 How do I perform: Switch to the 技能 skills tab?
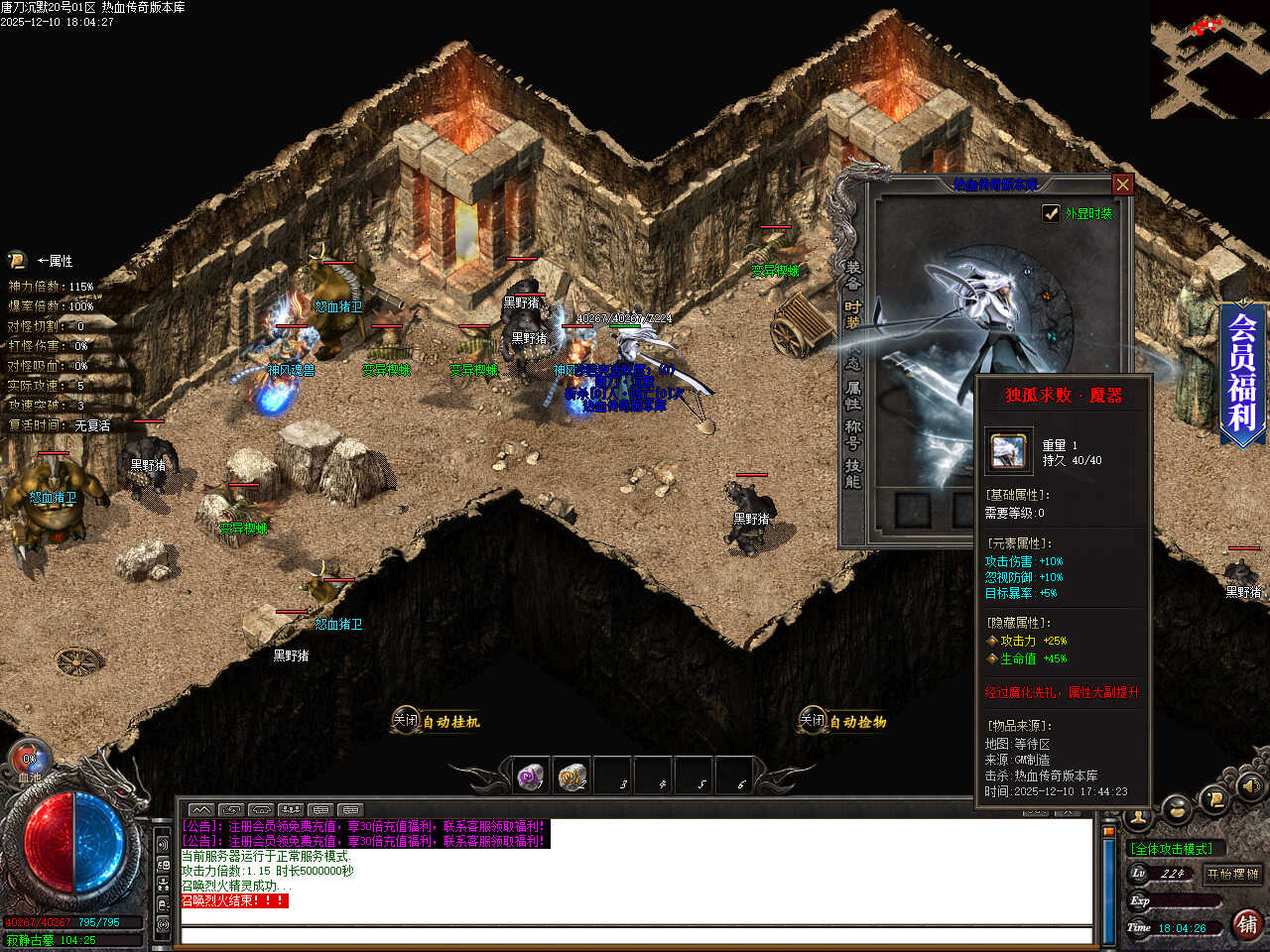point(852,473)
